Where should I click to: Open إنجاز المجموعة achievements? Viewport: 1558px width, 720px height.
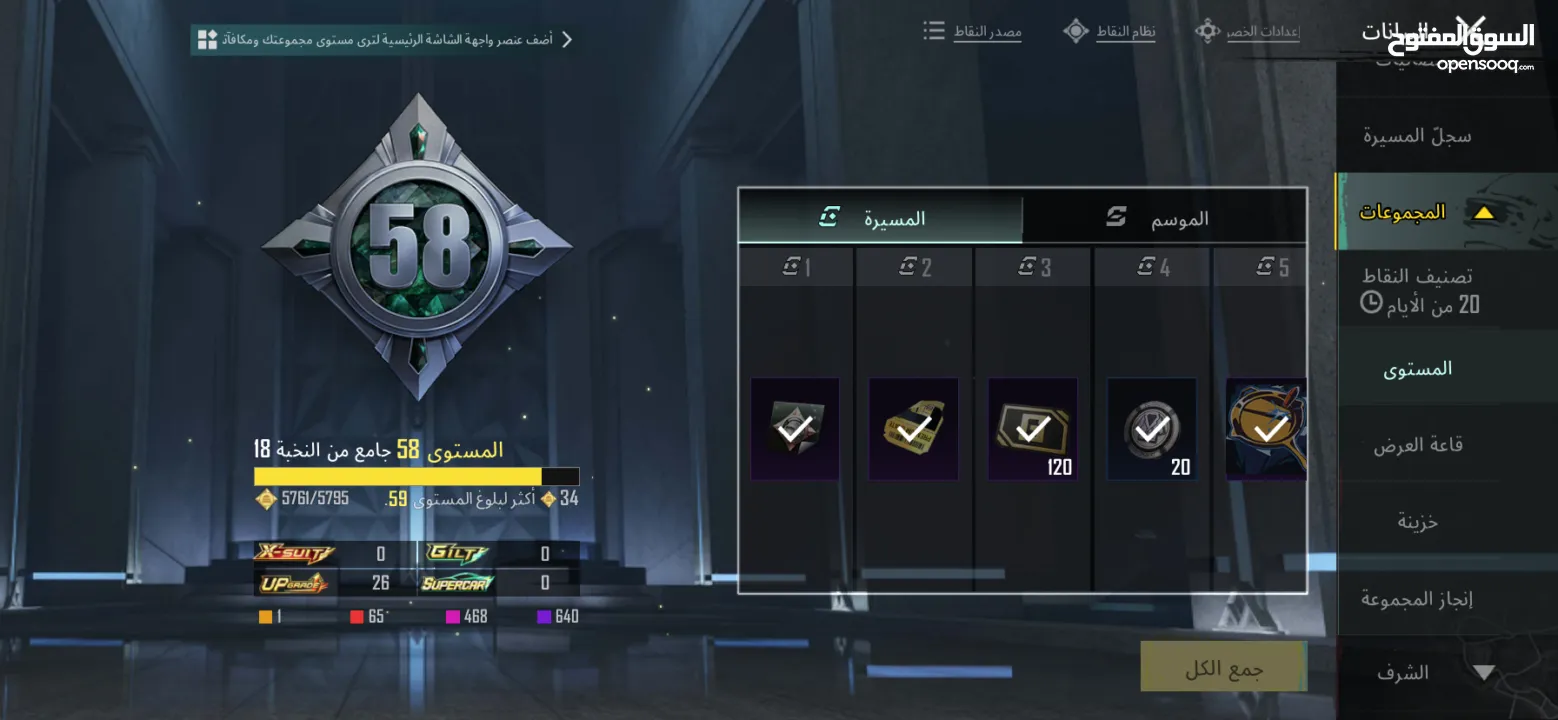click(x=1417, y=599)
